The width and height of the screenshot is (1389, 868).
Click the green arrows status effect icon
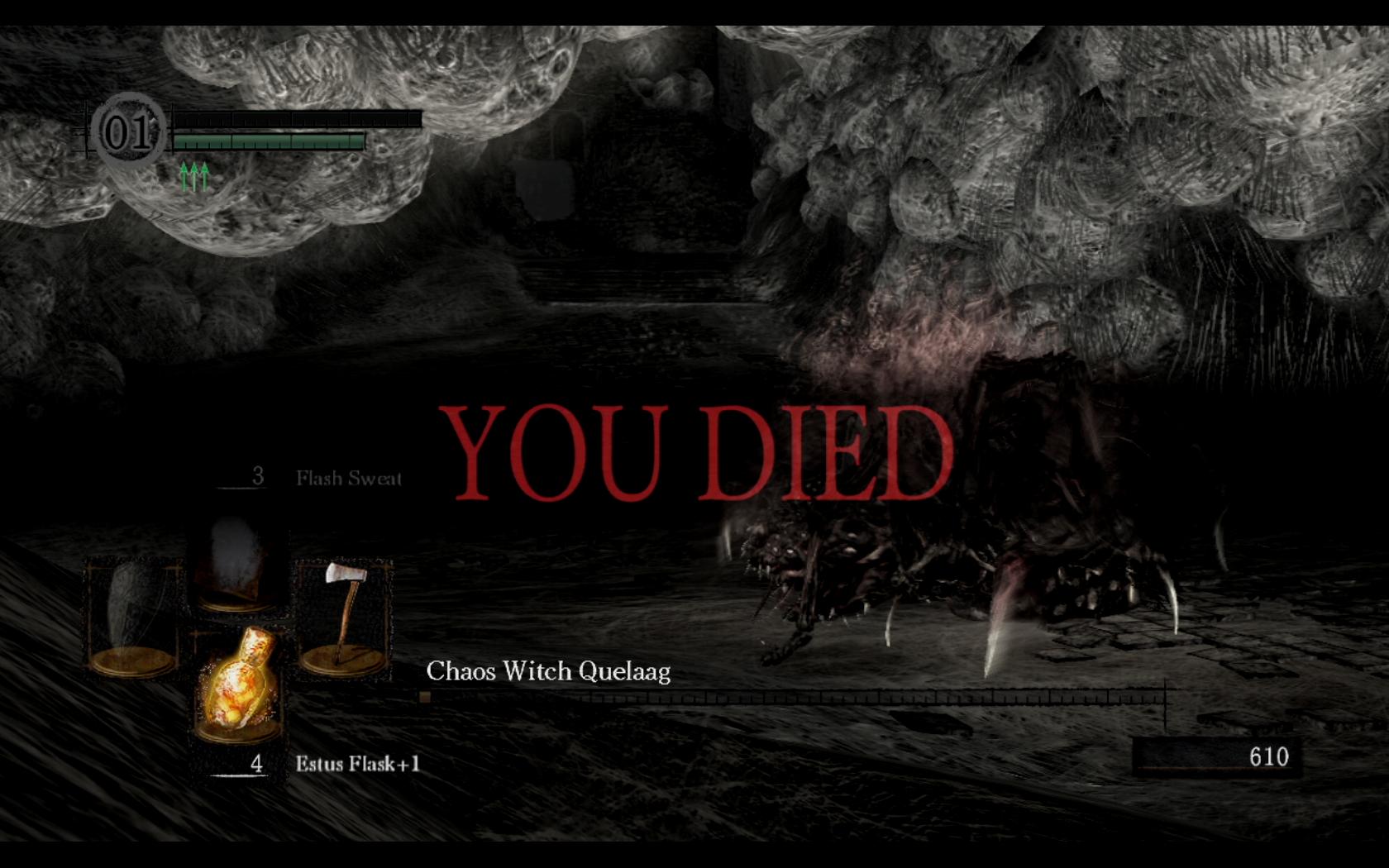(194, 176)
